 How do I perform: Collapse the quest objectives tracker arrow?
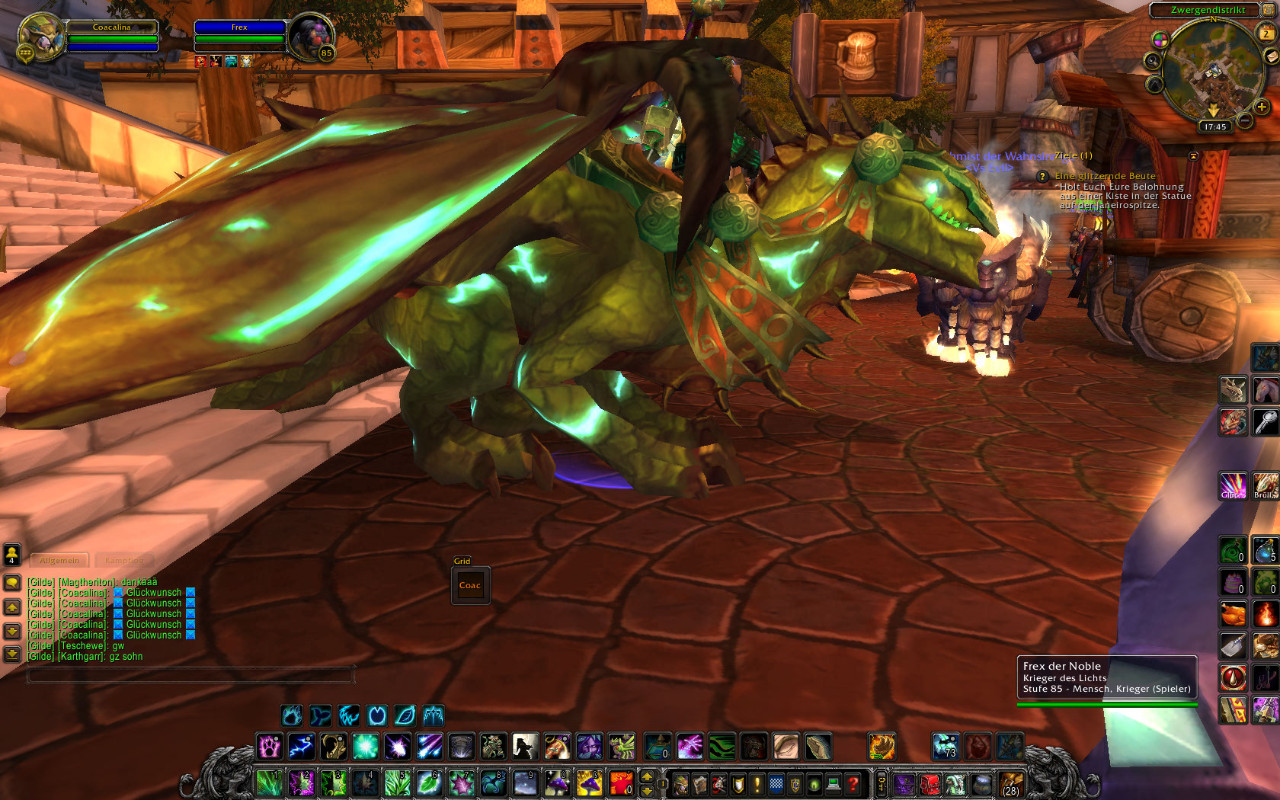pos(1193,156)
